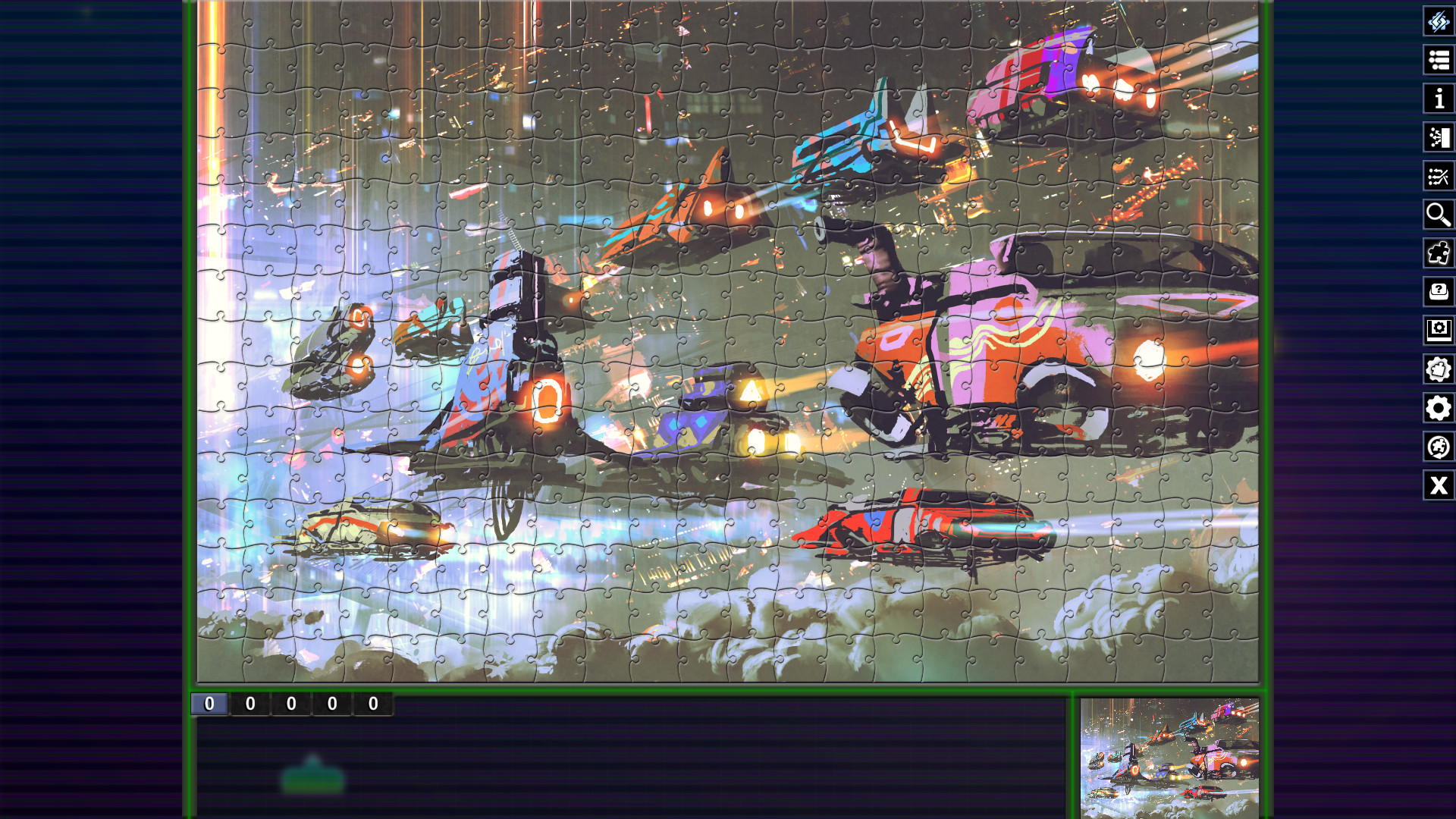Switch to the last piece tray tab
This screenshot has height=819, width=1456.
click(373, 704)
